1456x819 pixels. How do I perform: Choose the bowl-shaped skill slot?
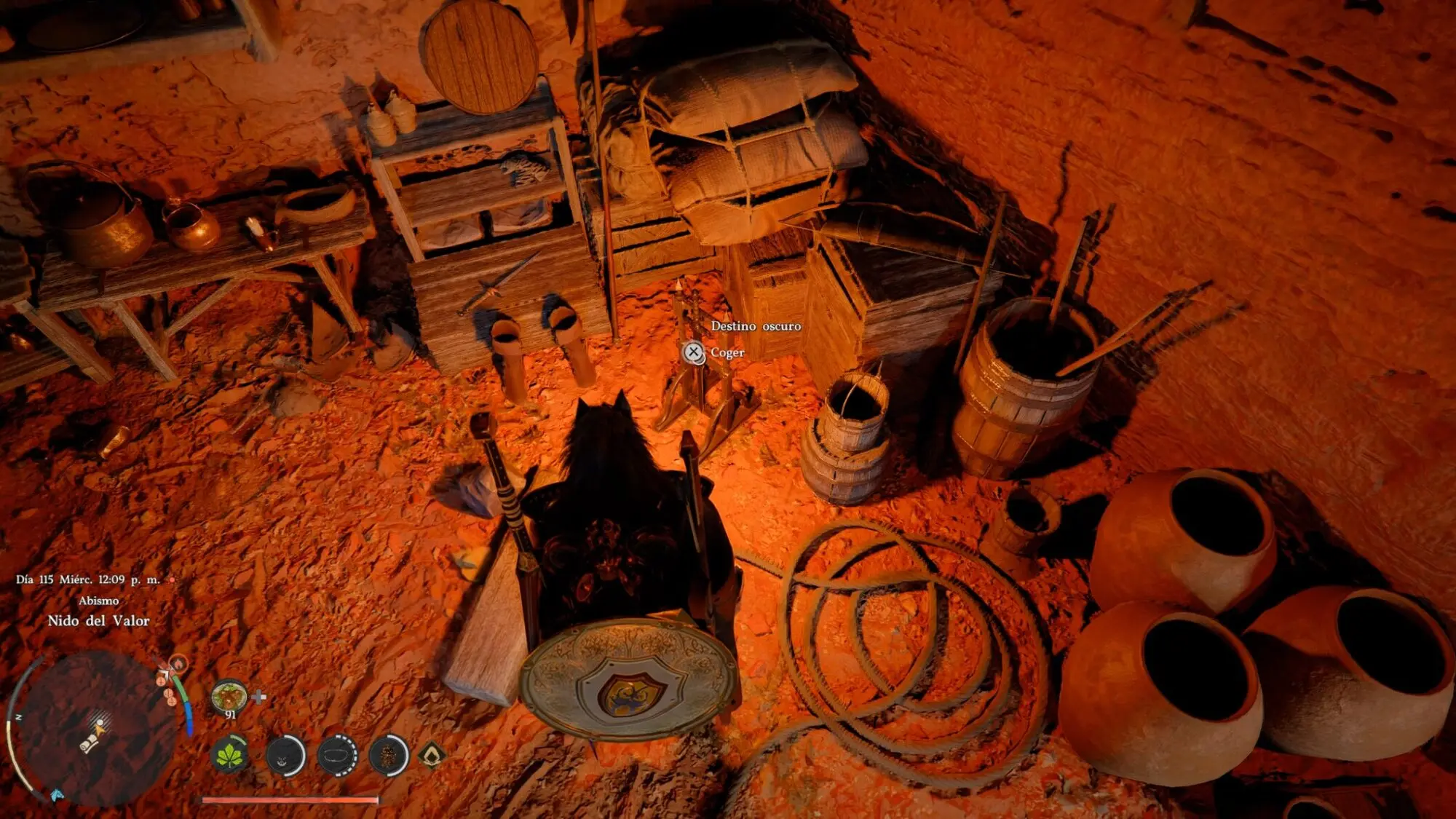point(337,756)
